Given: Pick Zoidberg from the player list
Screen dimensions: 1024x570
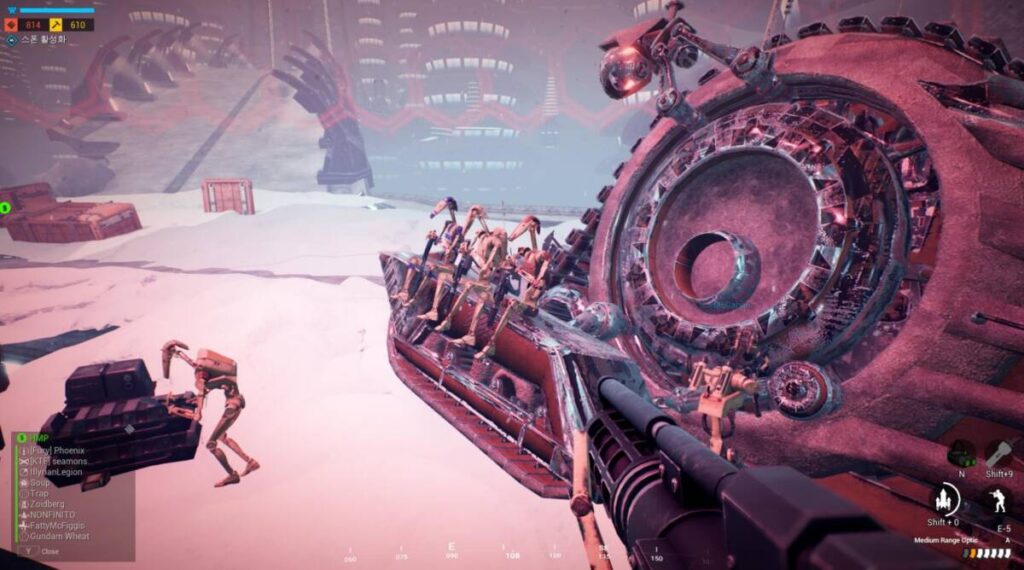Looking at the screenshot, I should click(46, 504).
